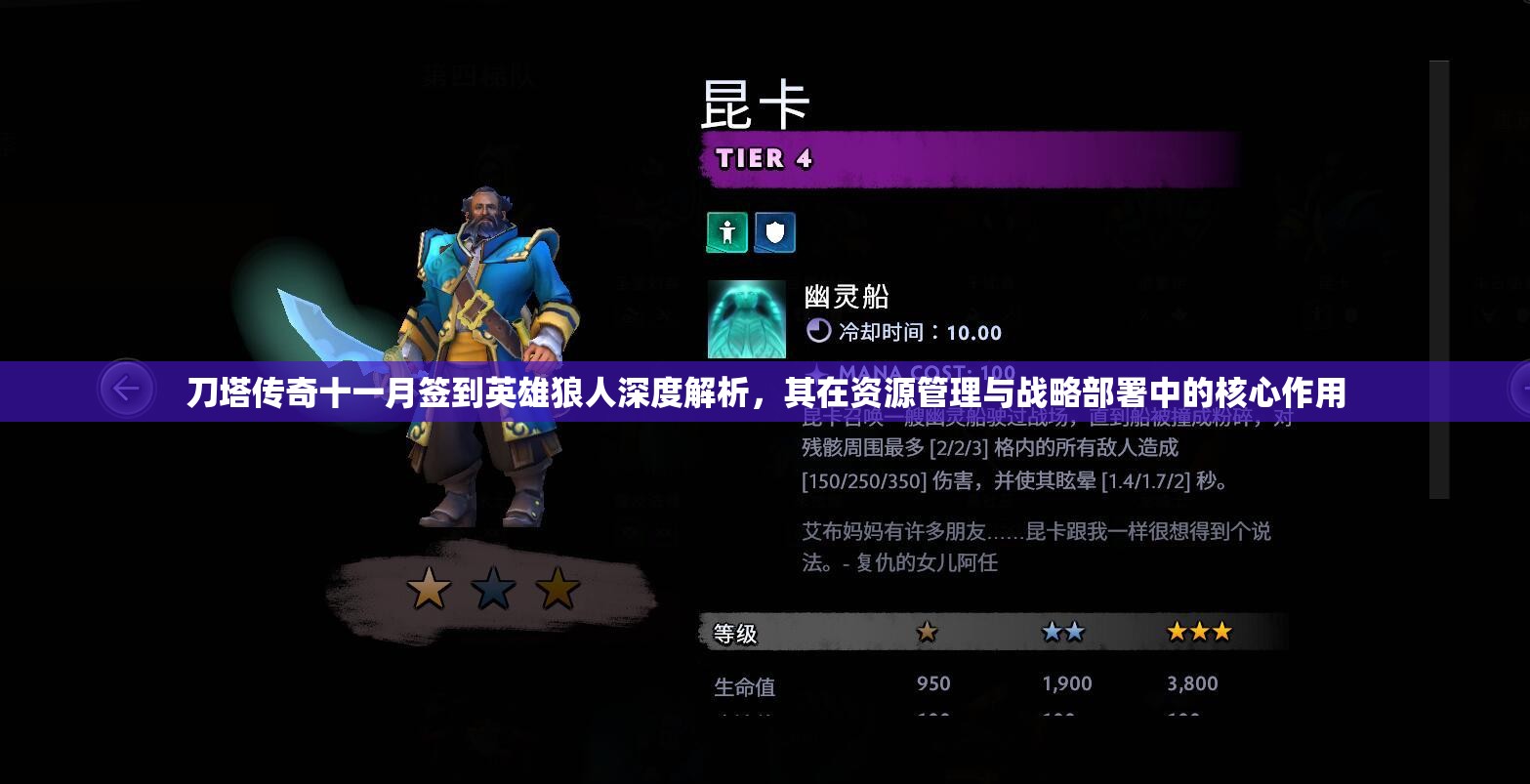Click the three gold stars column header icon
The width and height of the screenshot is (1530, 784).
click(1199, 632)
